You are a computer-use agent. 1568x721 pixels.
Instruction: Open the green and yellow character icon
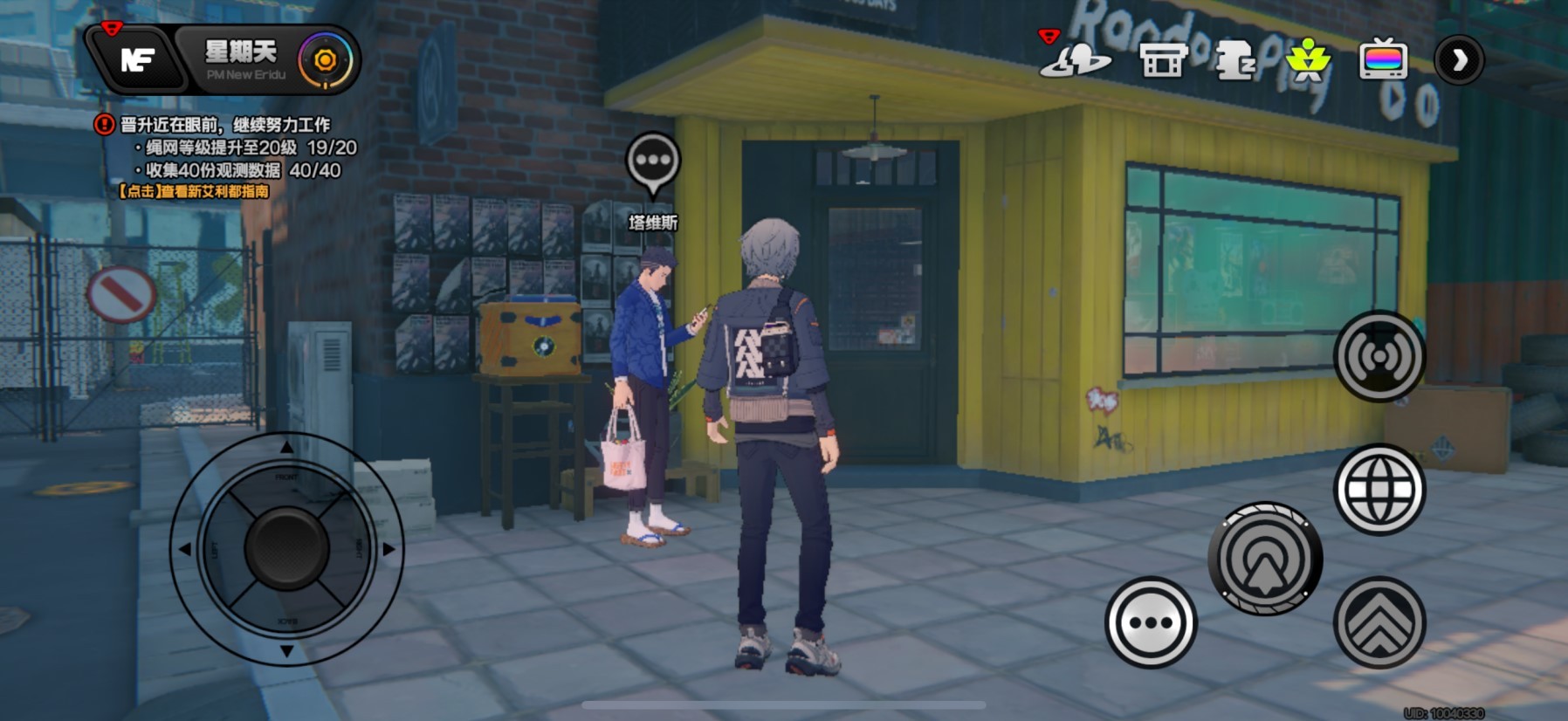point(1307,60)
